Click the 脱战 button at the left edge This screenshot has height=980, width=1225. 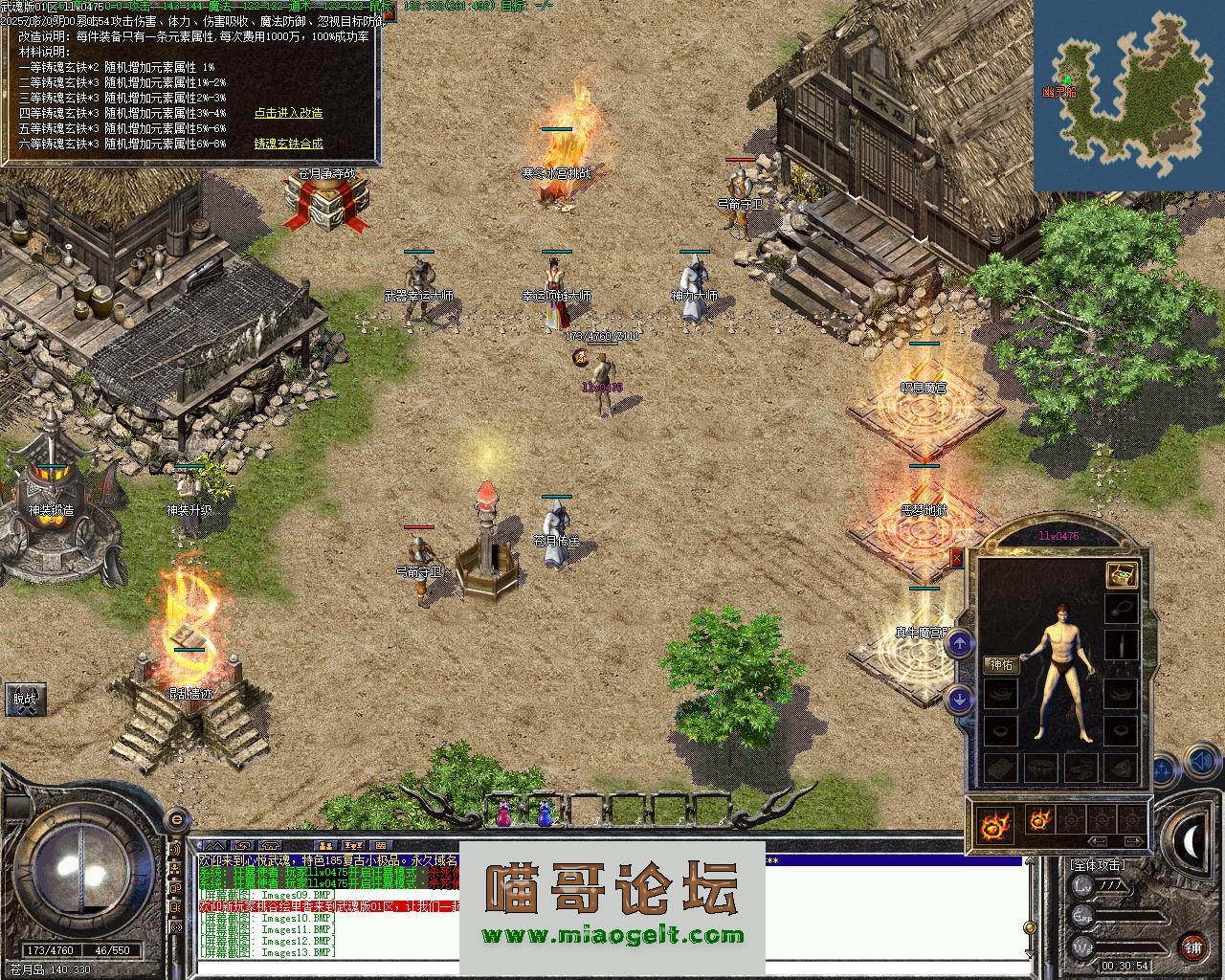[24, 699]
